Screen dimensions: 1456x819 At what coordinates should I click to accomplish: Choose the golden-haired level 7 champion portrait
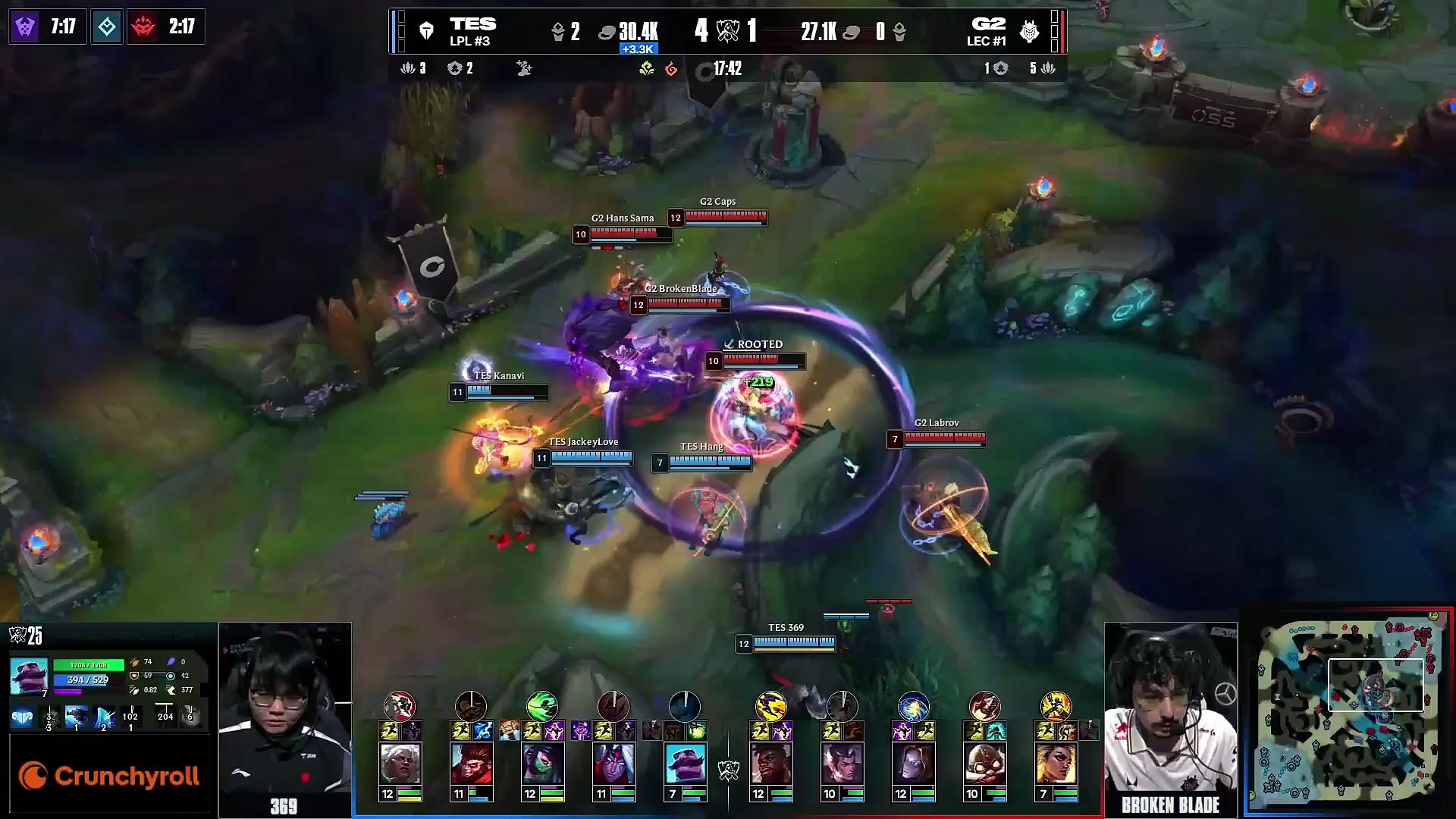point(1056,764)
